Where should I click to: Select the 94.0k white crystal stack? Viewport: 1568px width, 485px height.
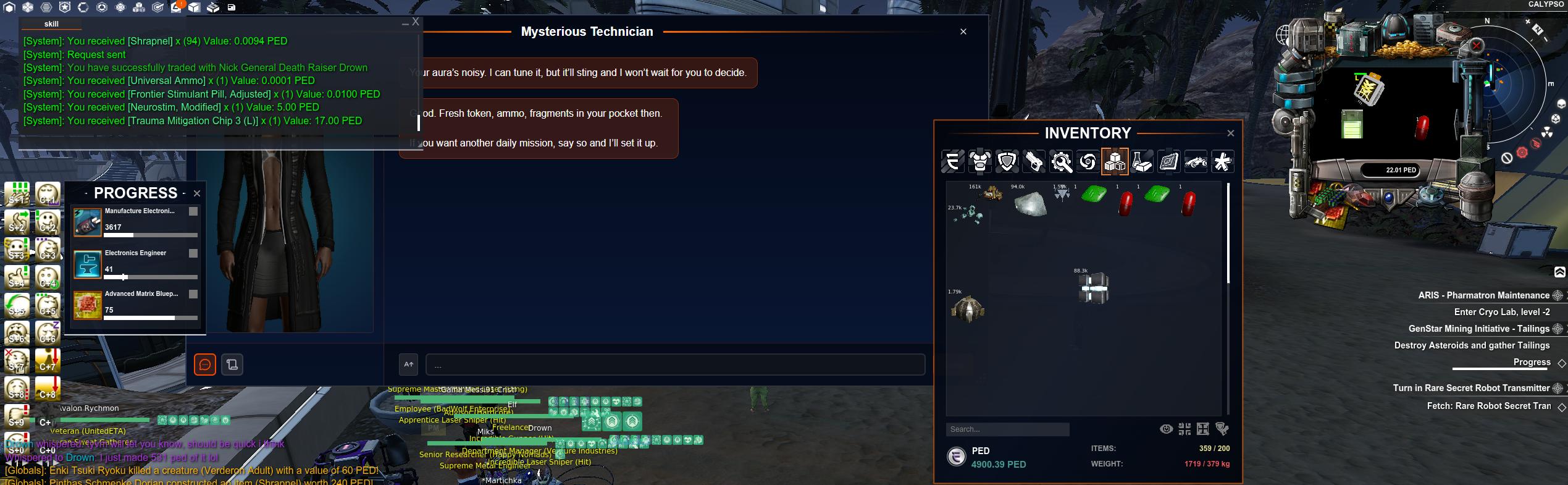click(x=1030, y=203)
